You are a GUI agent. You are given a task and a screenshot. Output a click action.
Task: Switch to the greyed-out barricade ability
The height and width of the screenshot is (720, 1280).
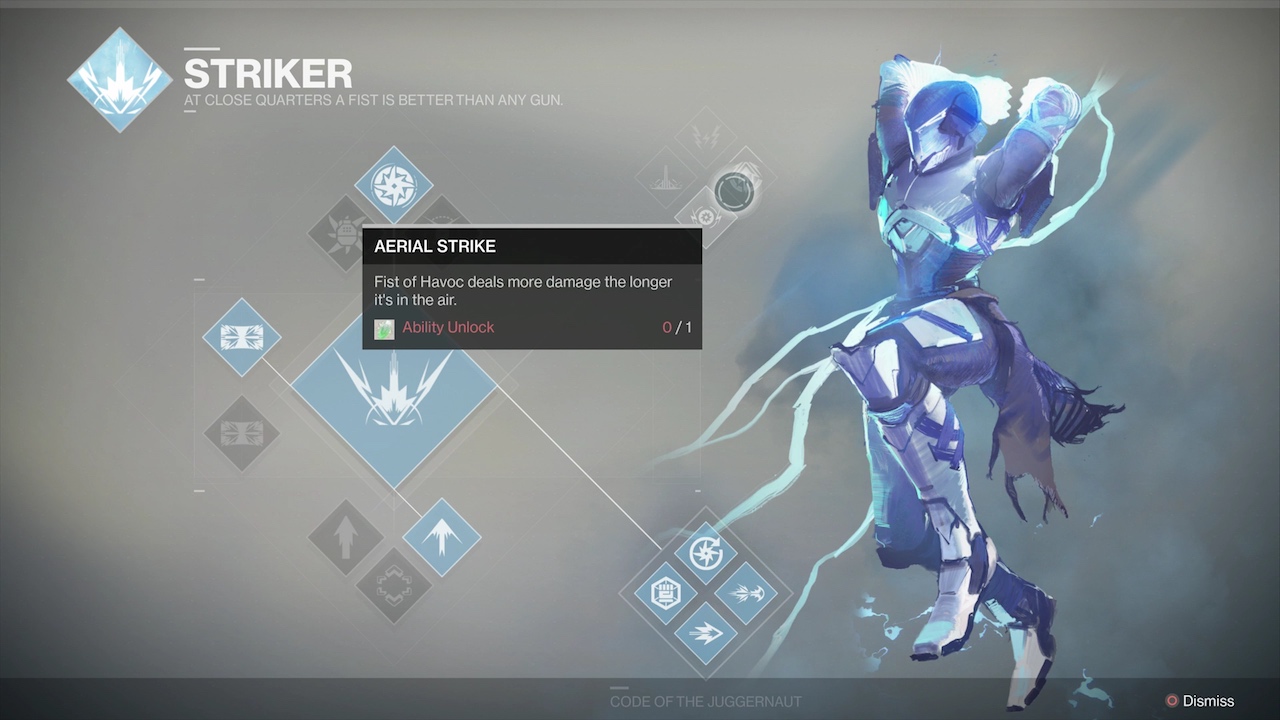click(241, 434)
